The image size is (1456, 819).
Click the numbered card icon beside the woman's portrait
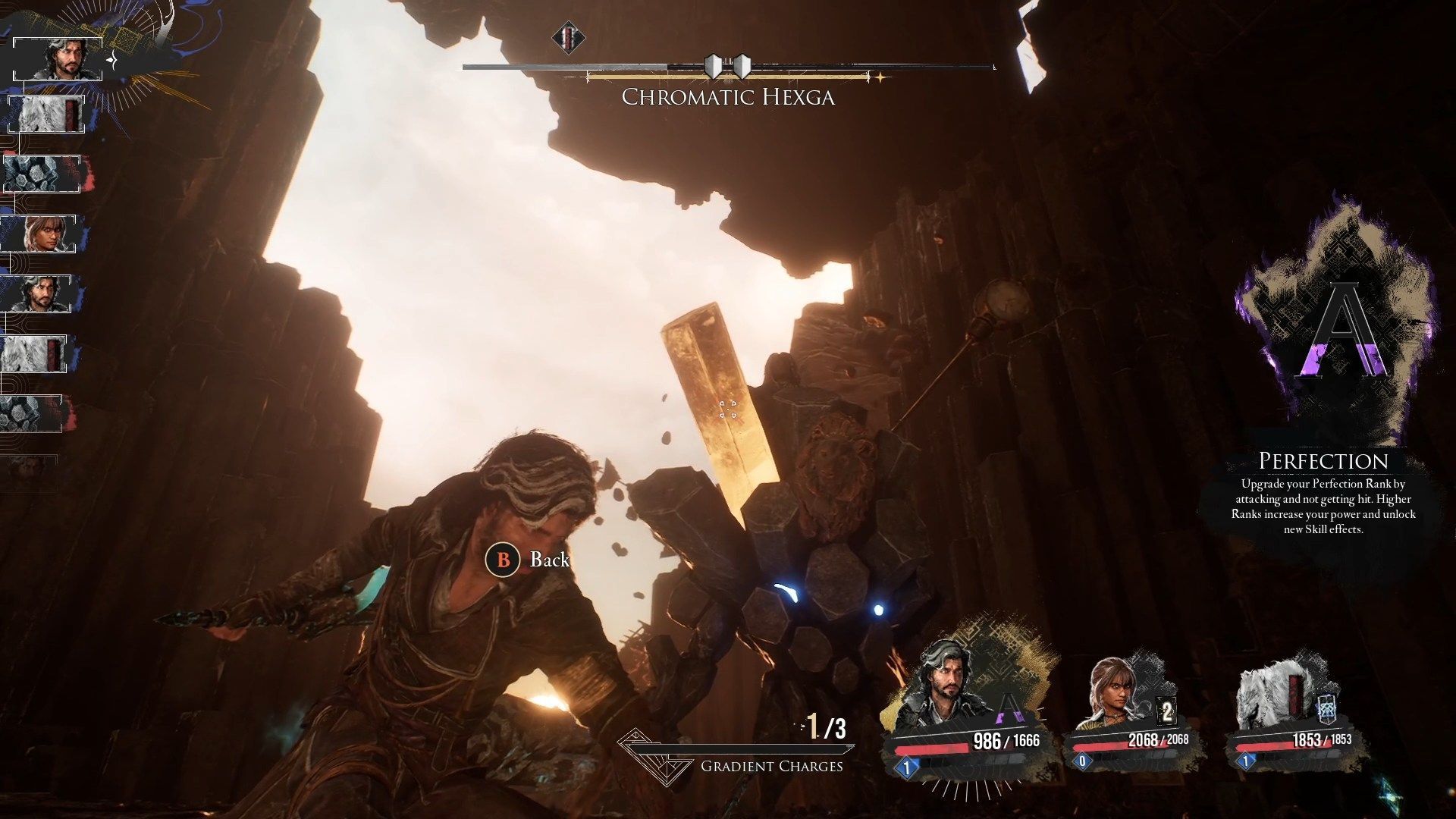[1167, 712]
